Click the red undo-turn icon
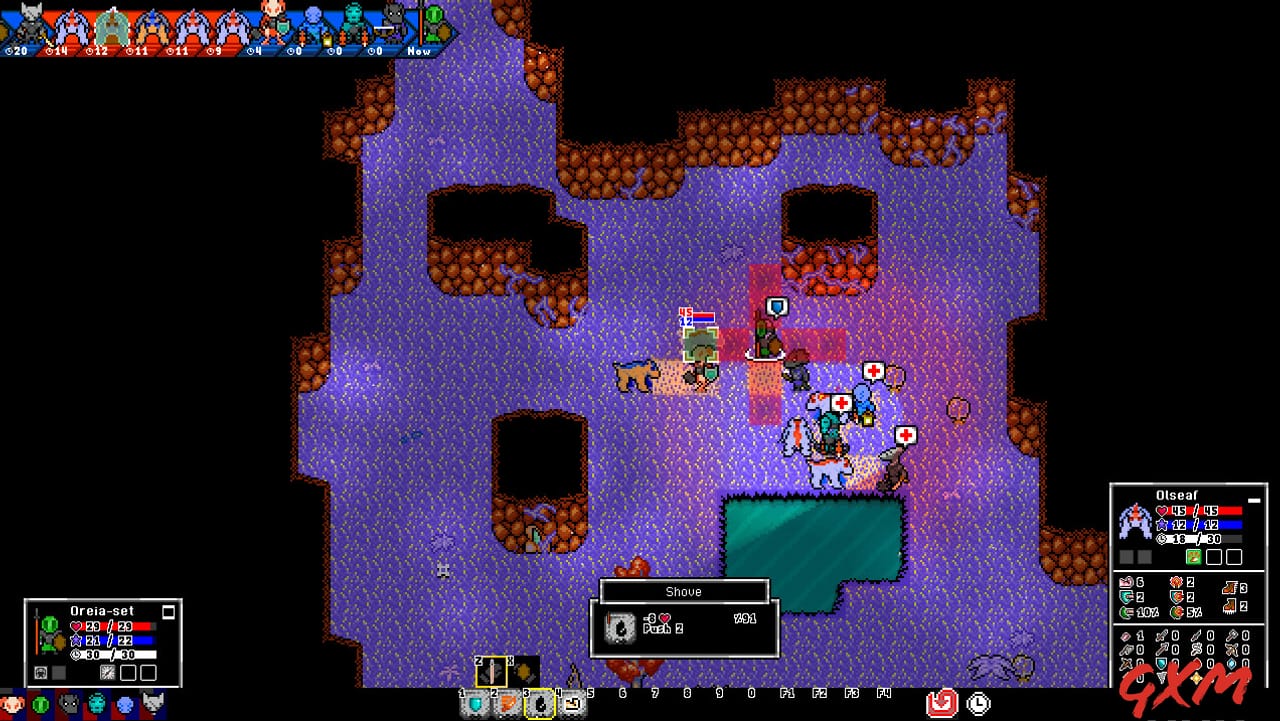This screenshot has height=721, width=1280. click(x=940, y=703)
